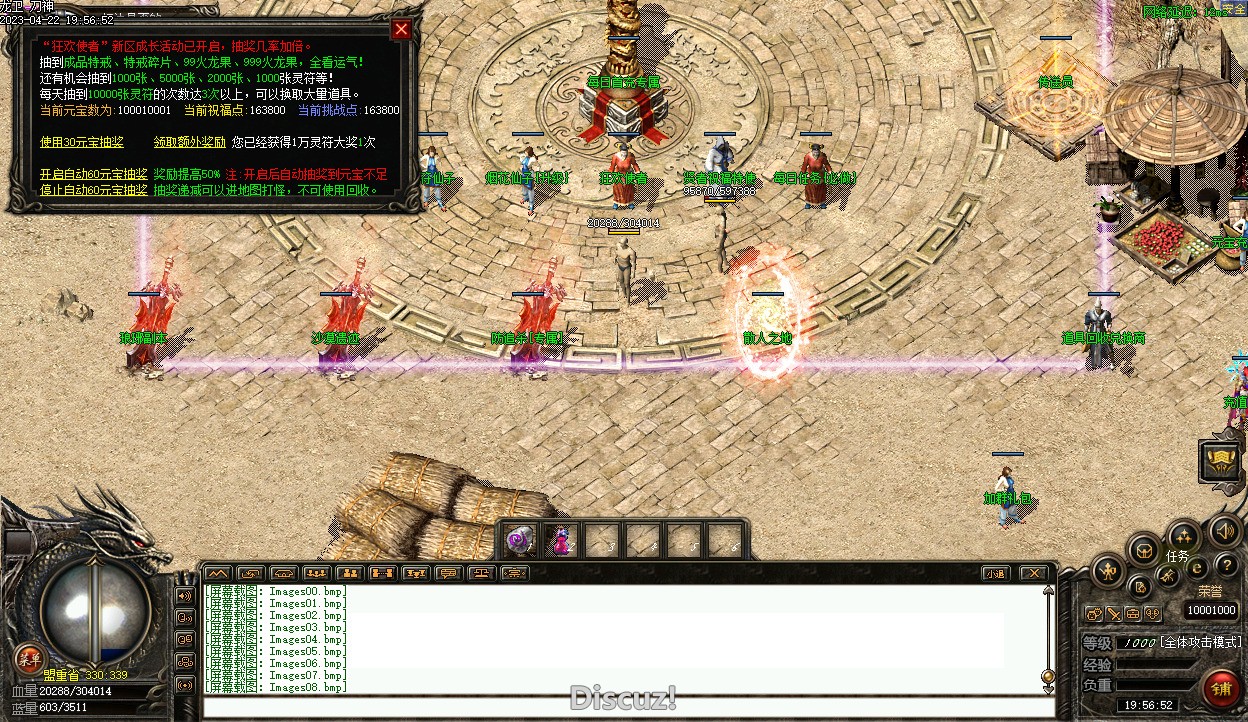Claim reward via 领取额外奖励 link
Screen dimensions: 1248x722
tap(190, 143)
